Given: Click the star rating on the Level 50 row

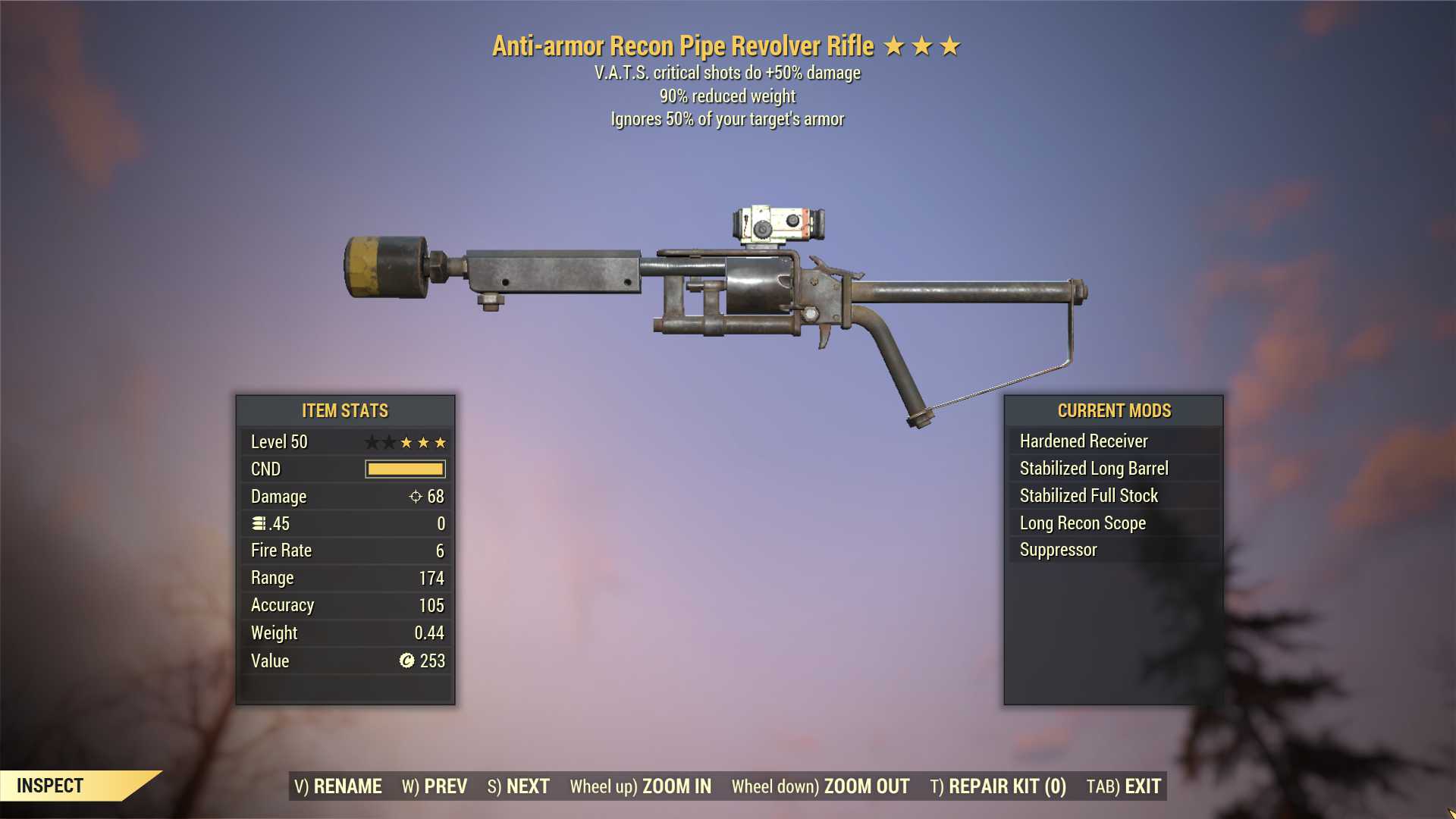Looking at the screenshot, I should [x=407, y=441].
